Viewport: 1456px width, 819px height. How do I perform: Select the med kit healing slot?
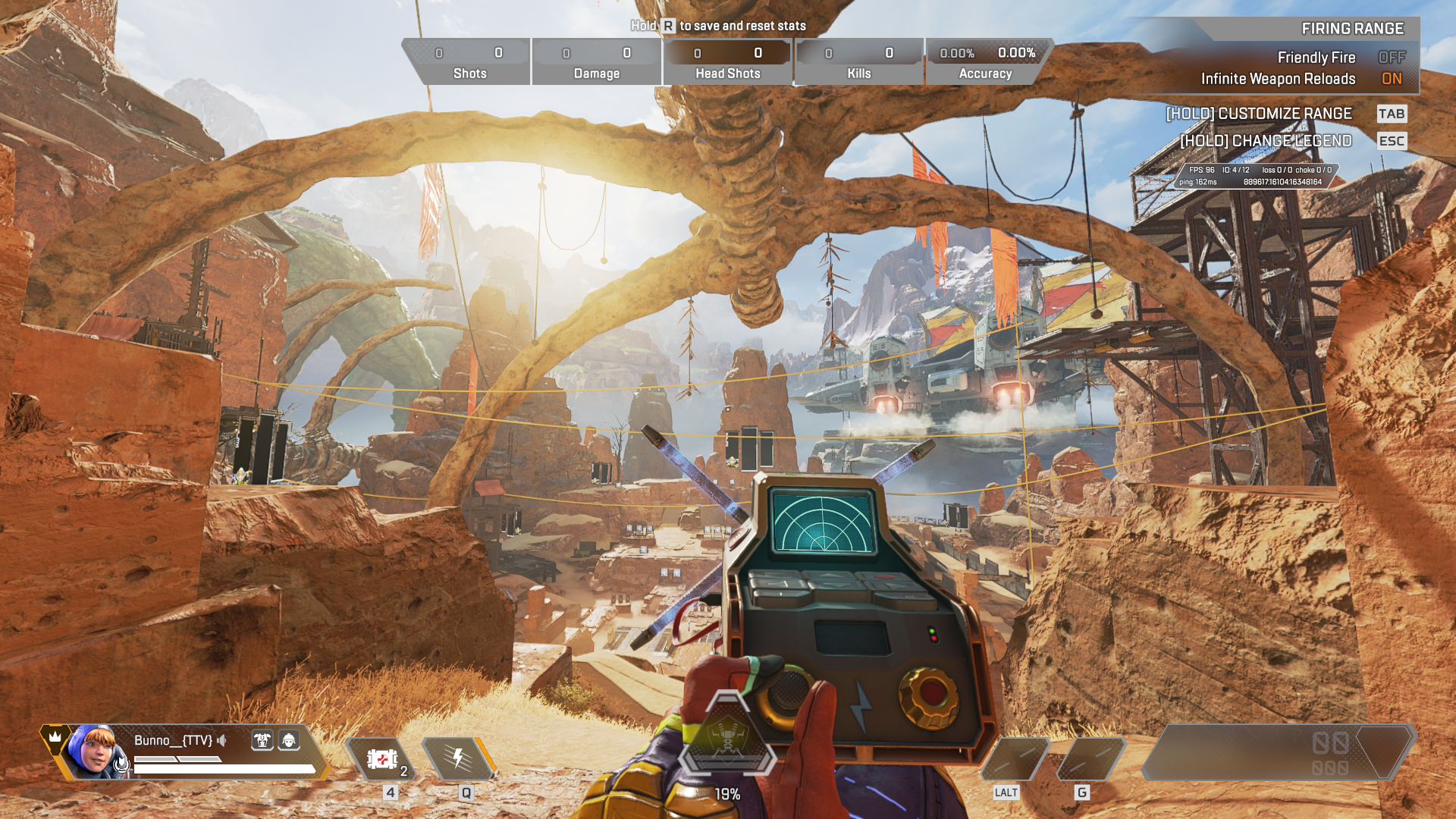tap(382, 759)
